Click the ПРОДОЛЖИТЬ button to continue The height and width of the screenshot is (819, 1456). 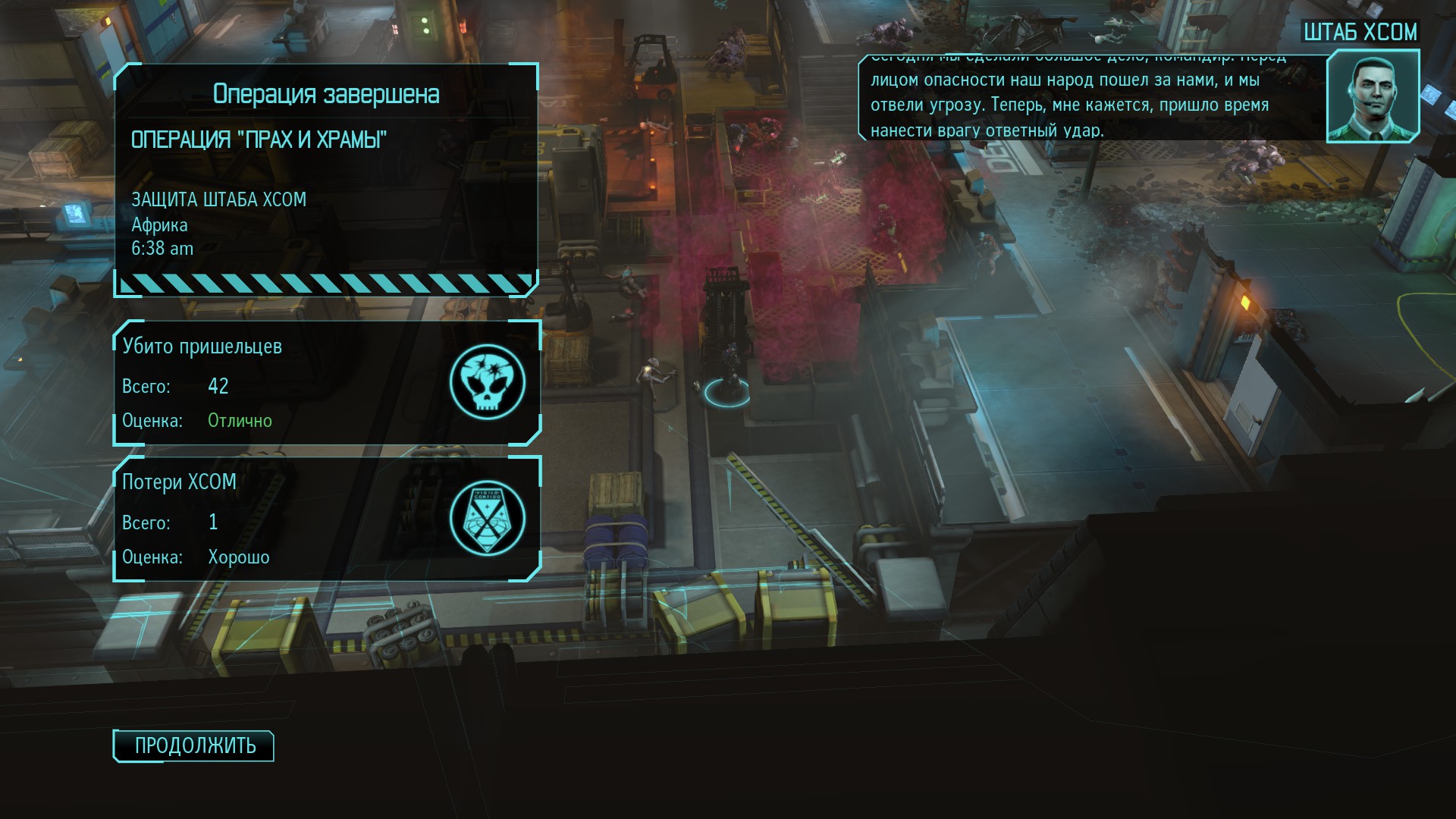[x=194, y=746]
